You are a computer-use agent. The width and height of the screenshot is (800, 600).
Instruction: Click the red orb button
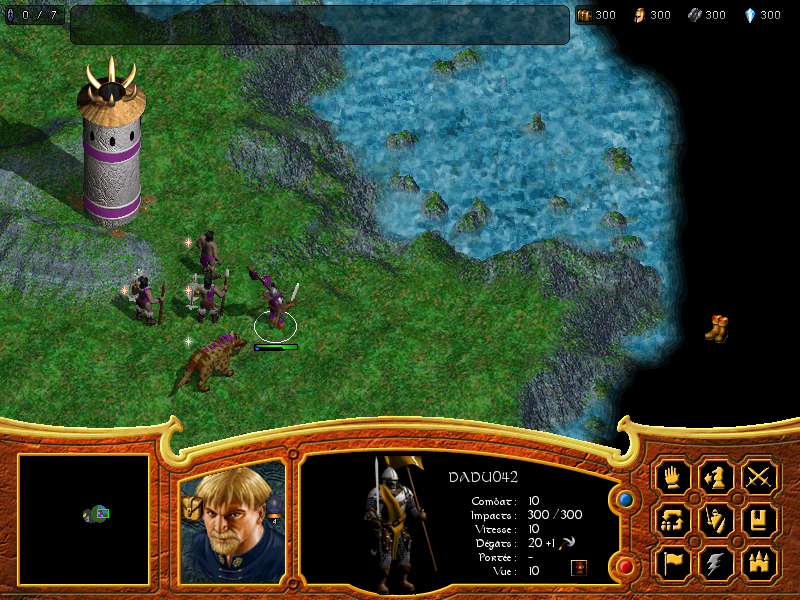click(x=626, y=567)
